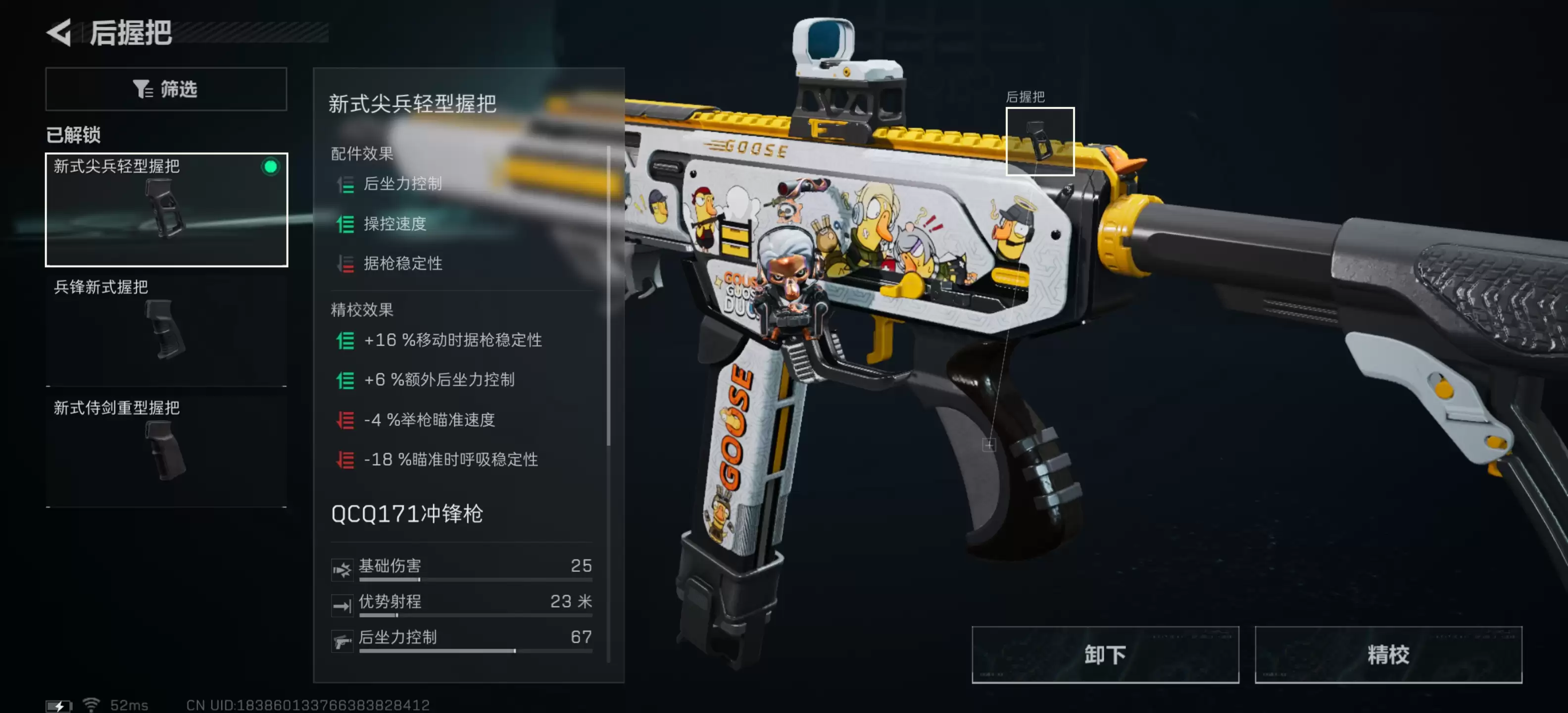Select the 新式尖兵轻型握把 grip tile
Viewport: 1568px width, 713px height.
tap(166, 209)
